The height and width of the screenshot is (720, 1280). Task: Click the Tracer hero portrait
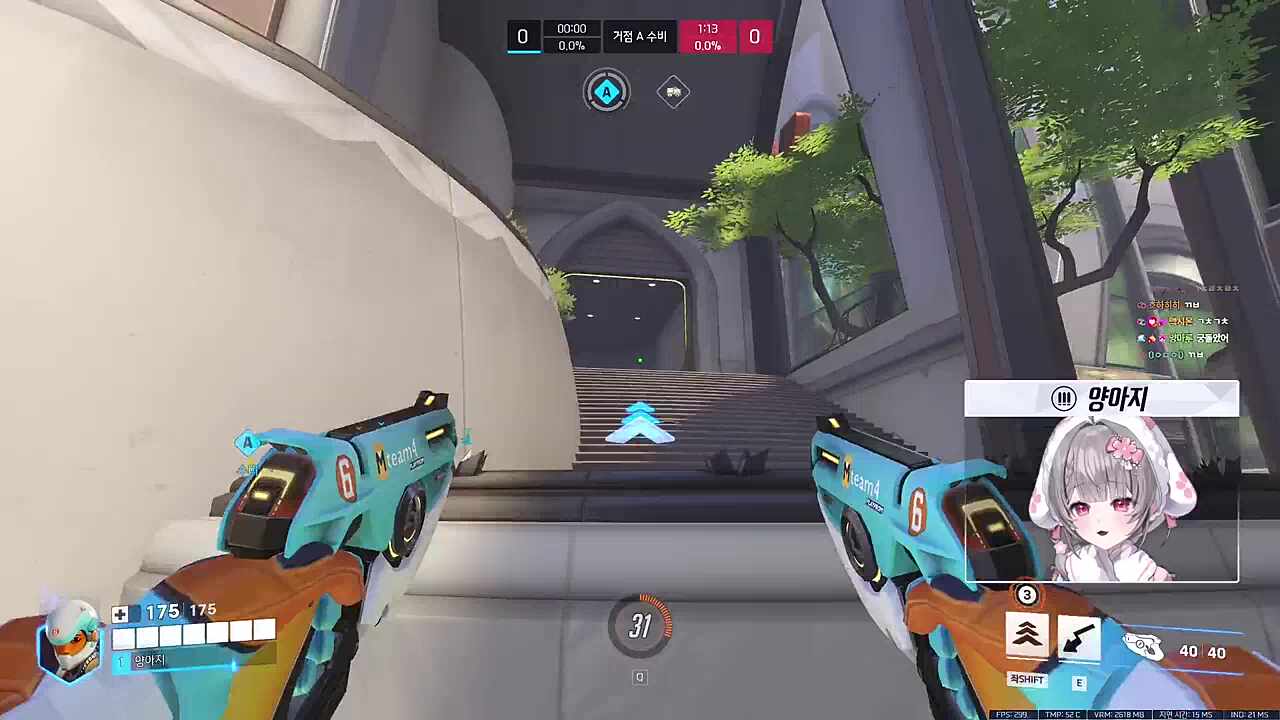point(70,640)
